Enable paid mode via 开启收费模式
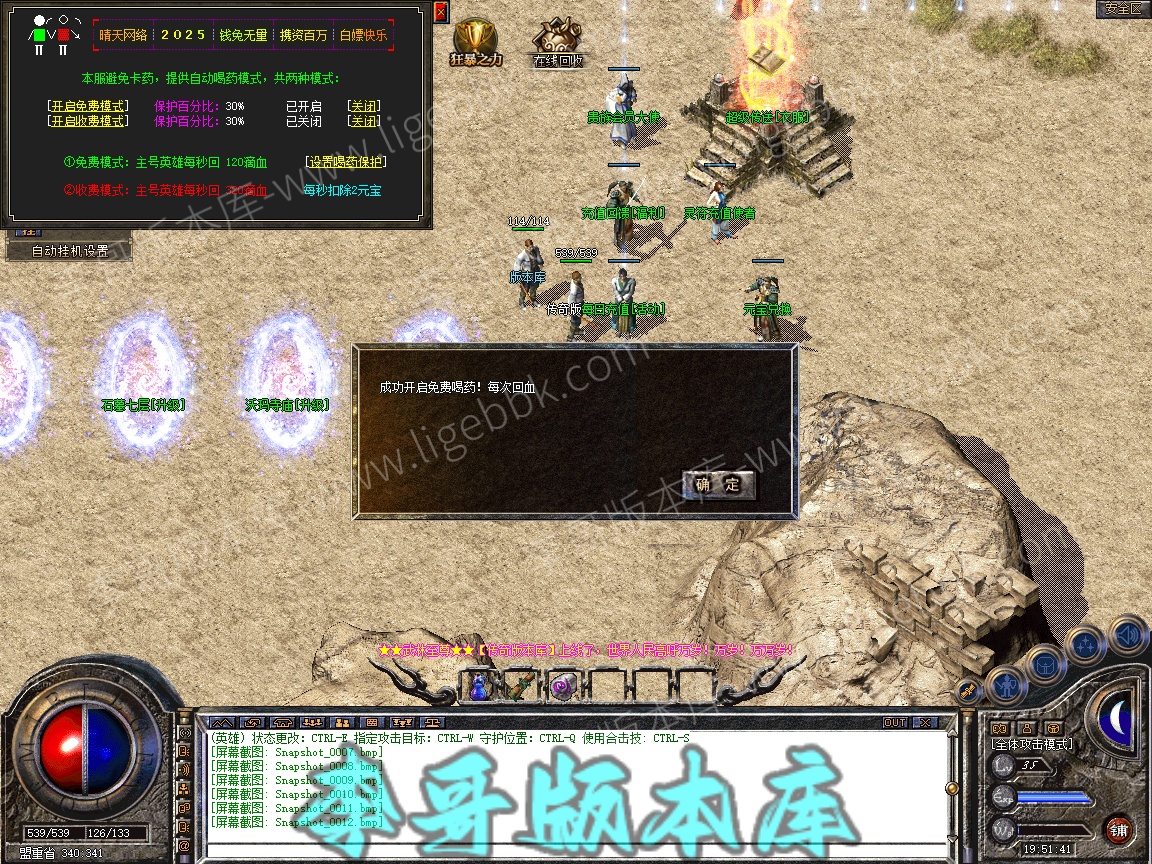Screen dimensions: 1152x864 [x=88, y=121]
